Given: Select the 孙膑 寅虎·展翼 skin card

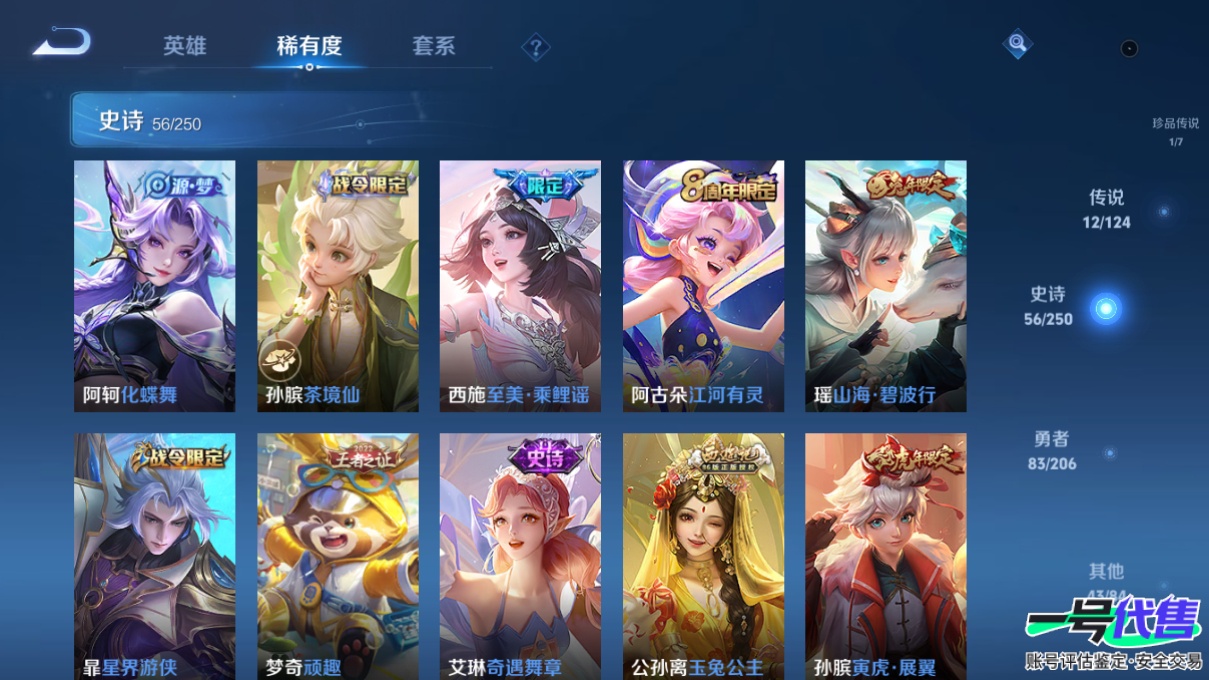Looking at the screenshot, I should tap(885, 556).
